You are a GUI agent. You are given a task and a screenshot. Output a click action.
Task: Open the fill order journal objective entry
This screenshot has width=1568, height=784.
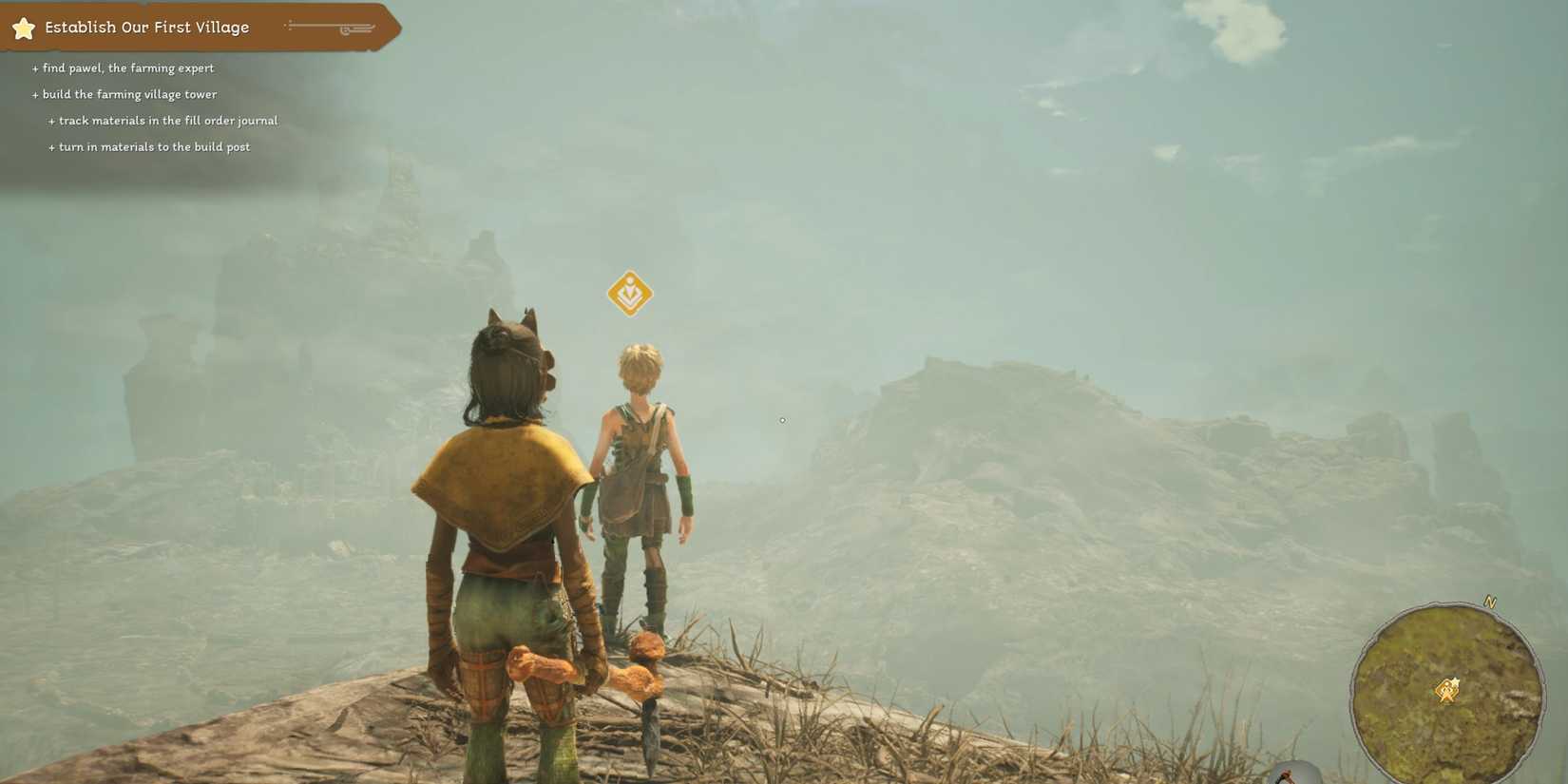coord(167,120)
